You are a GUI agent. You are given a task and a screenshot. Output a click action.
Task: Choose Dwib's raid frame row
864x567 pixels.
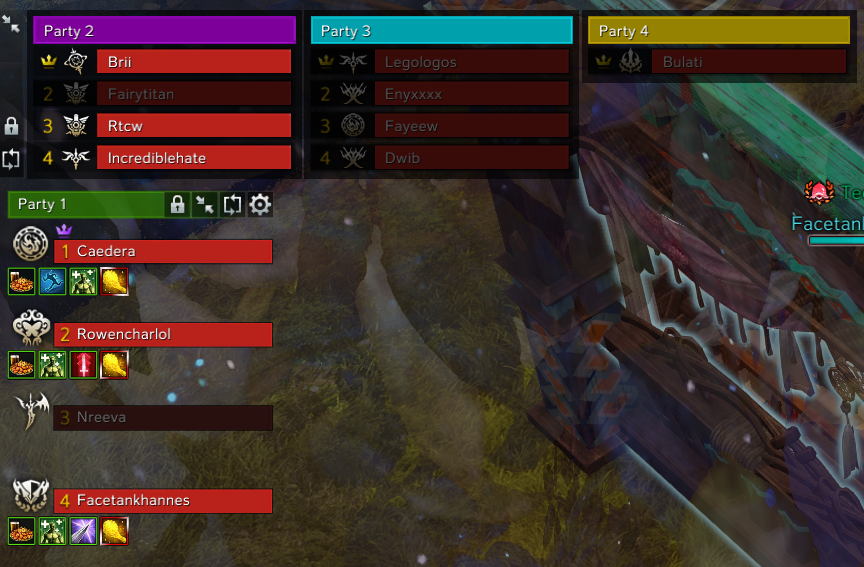tap(471, 158)
